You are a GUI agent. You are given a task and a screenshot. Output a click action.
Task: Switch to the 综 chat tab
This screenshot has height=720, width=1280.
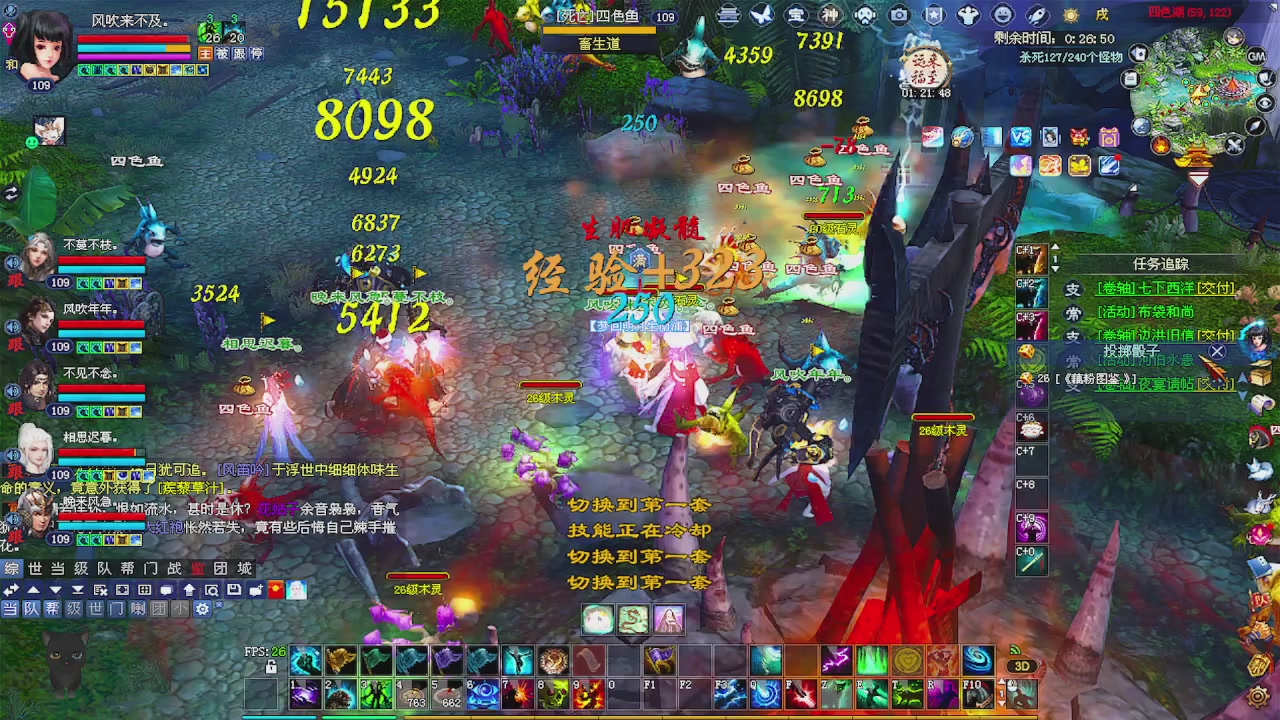click(x=12, y=569)
